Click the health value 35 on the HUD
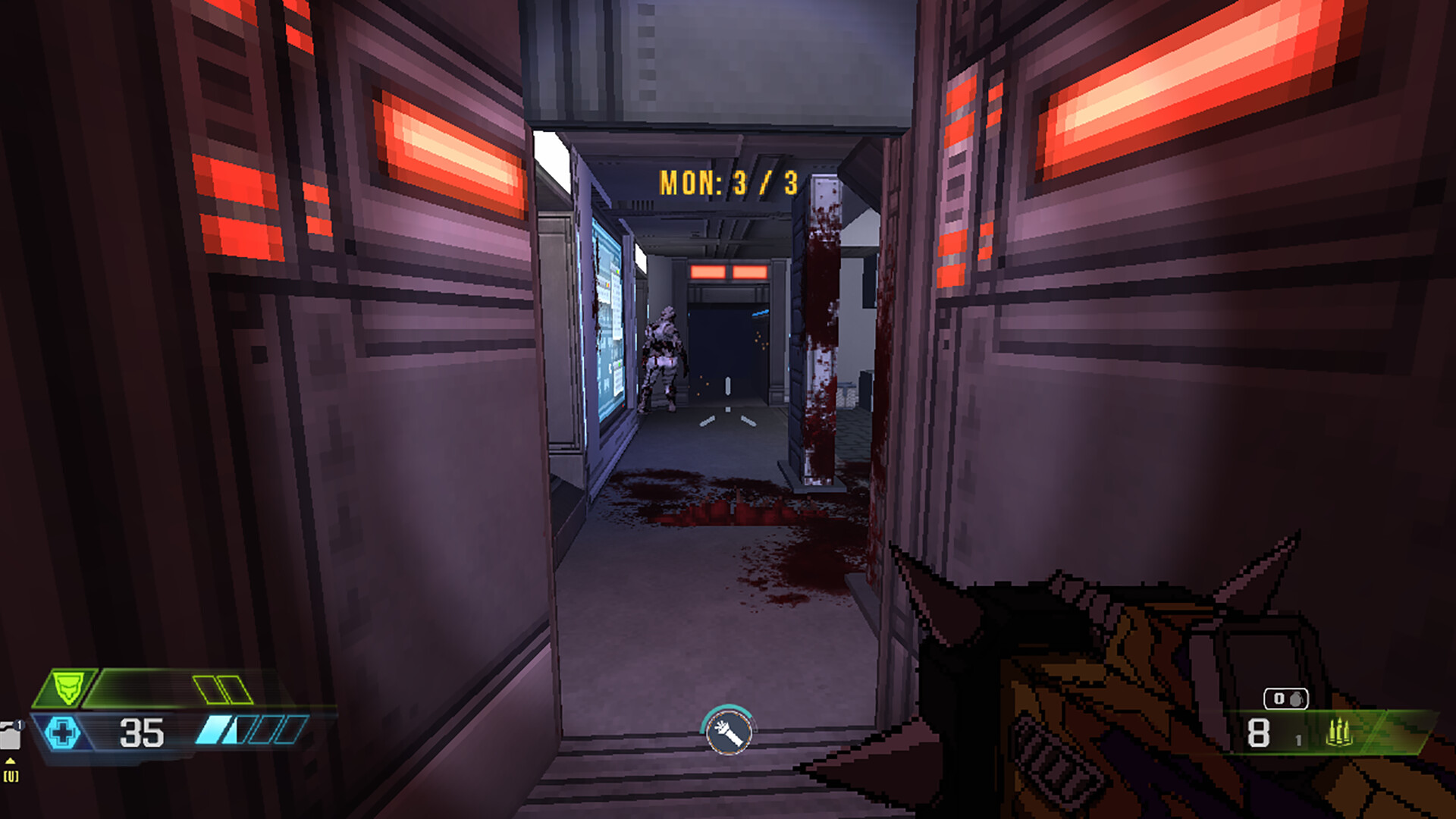Screen dimensions: 1456x819 [140, 732]
